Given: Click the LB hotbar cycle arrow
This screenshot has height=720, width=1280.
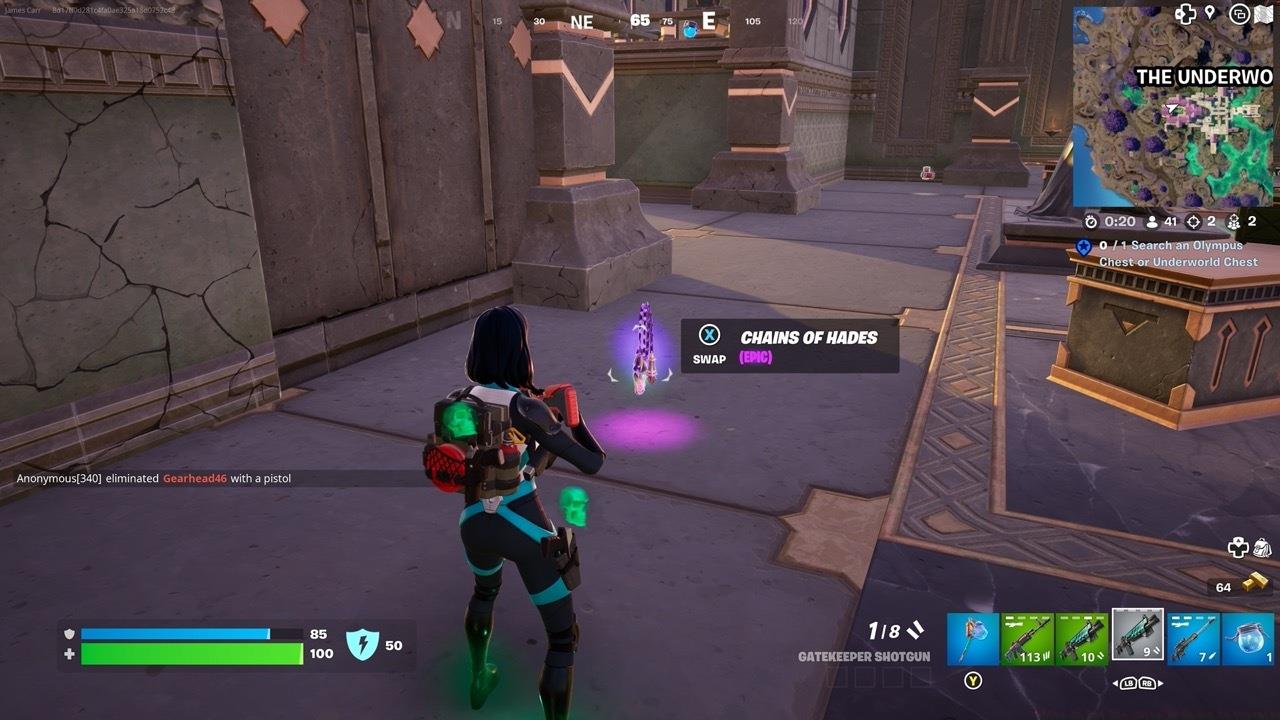Looking at the screenshot, I should 1128,683.
